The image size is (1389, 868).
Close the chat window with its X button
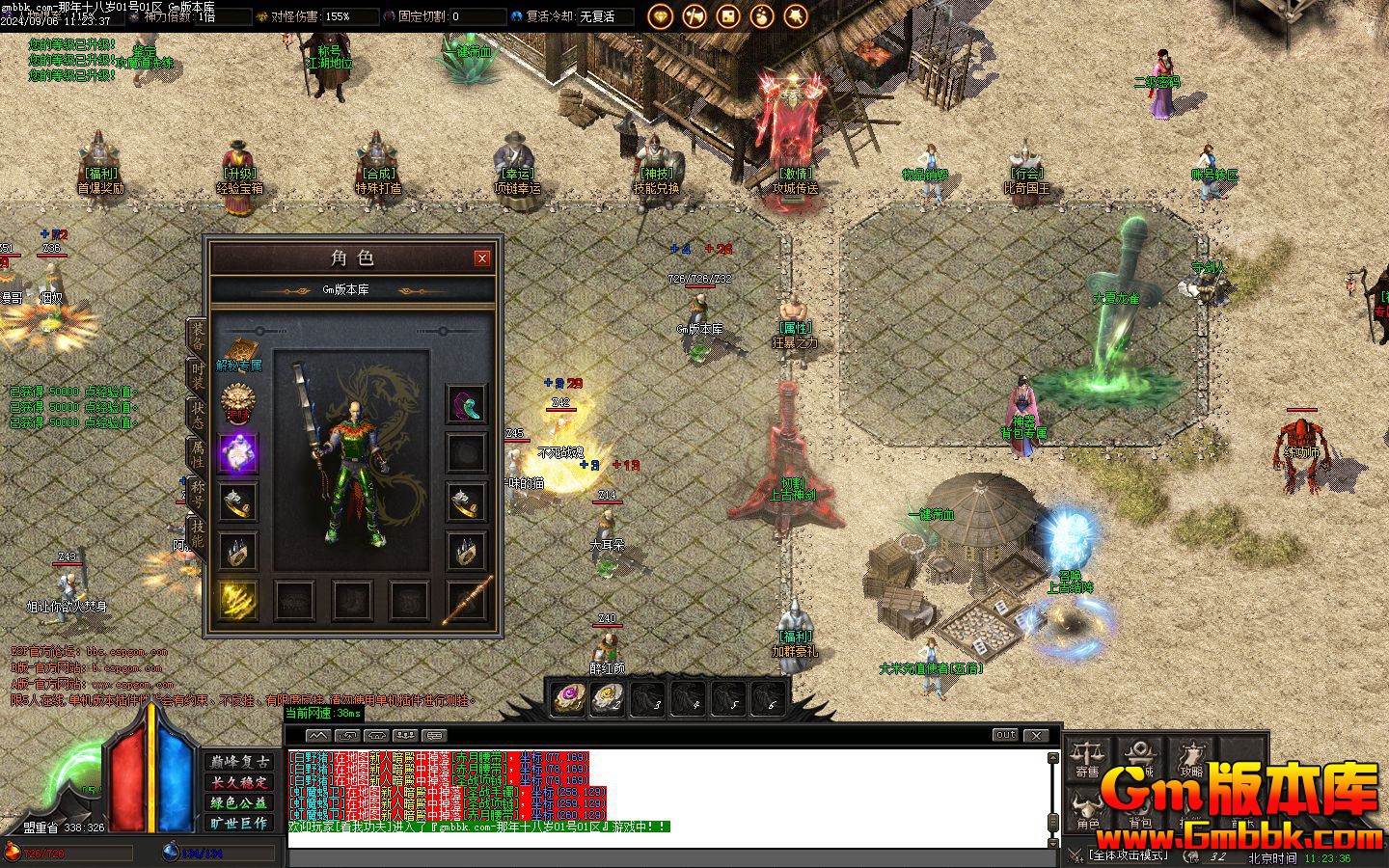click(1036, 735)
